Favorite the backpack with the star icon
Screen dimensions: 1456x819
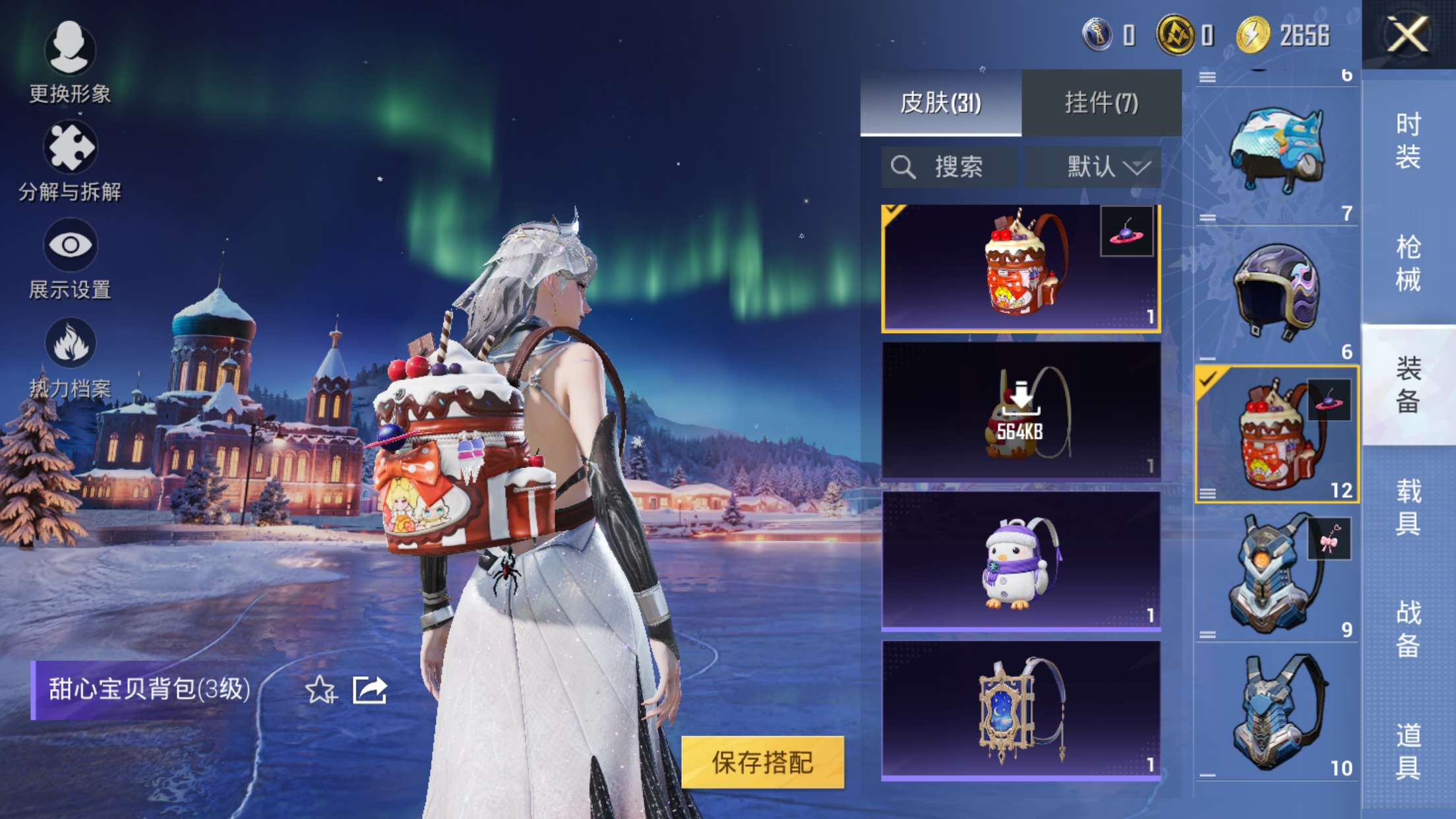pyautogui.click(x=320, y=690)
